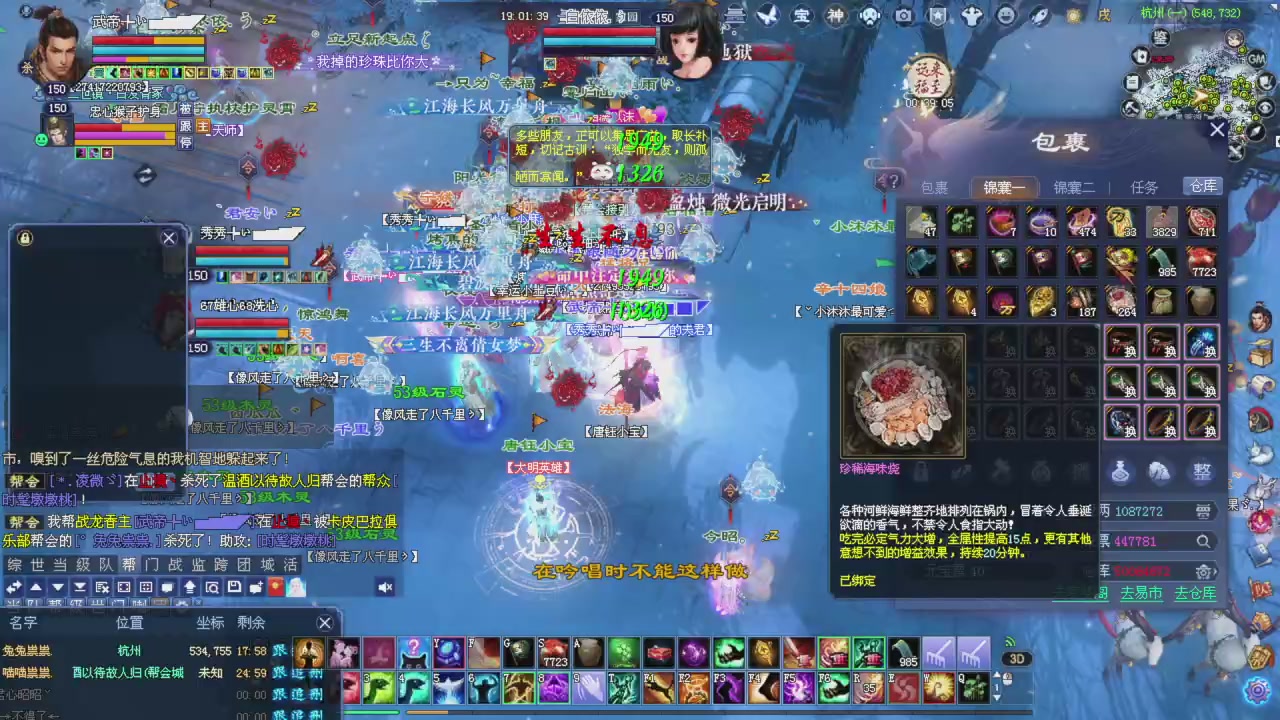
Task: Click the 整 sort inventory icon
Action: [1201, 471]
